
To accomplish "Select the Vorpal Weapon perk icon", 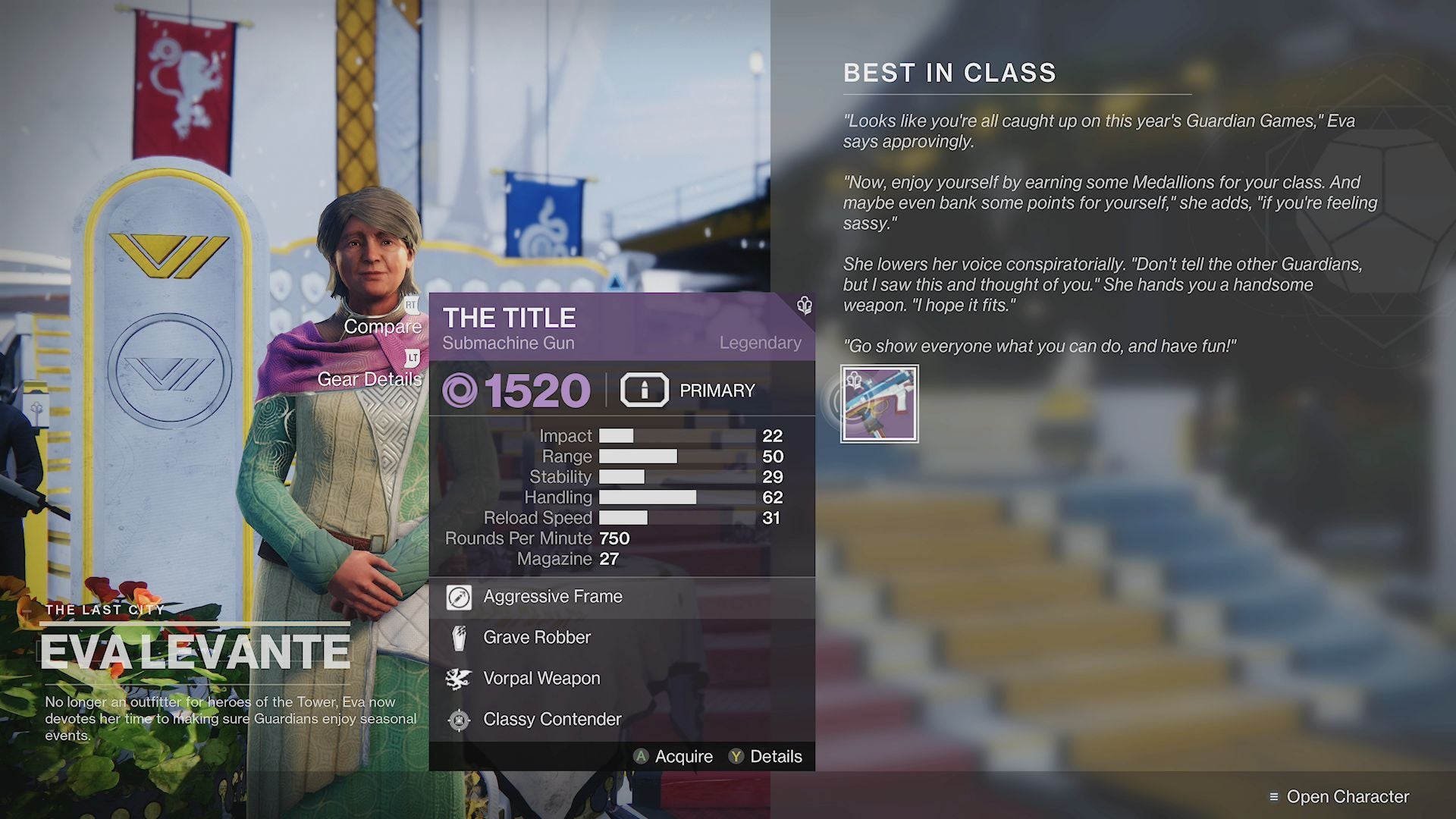I will point(457,679).
